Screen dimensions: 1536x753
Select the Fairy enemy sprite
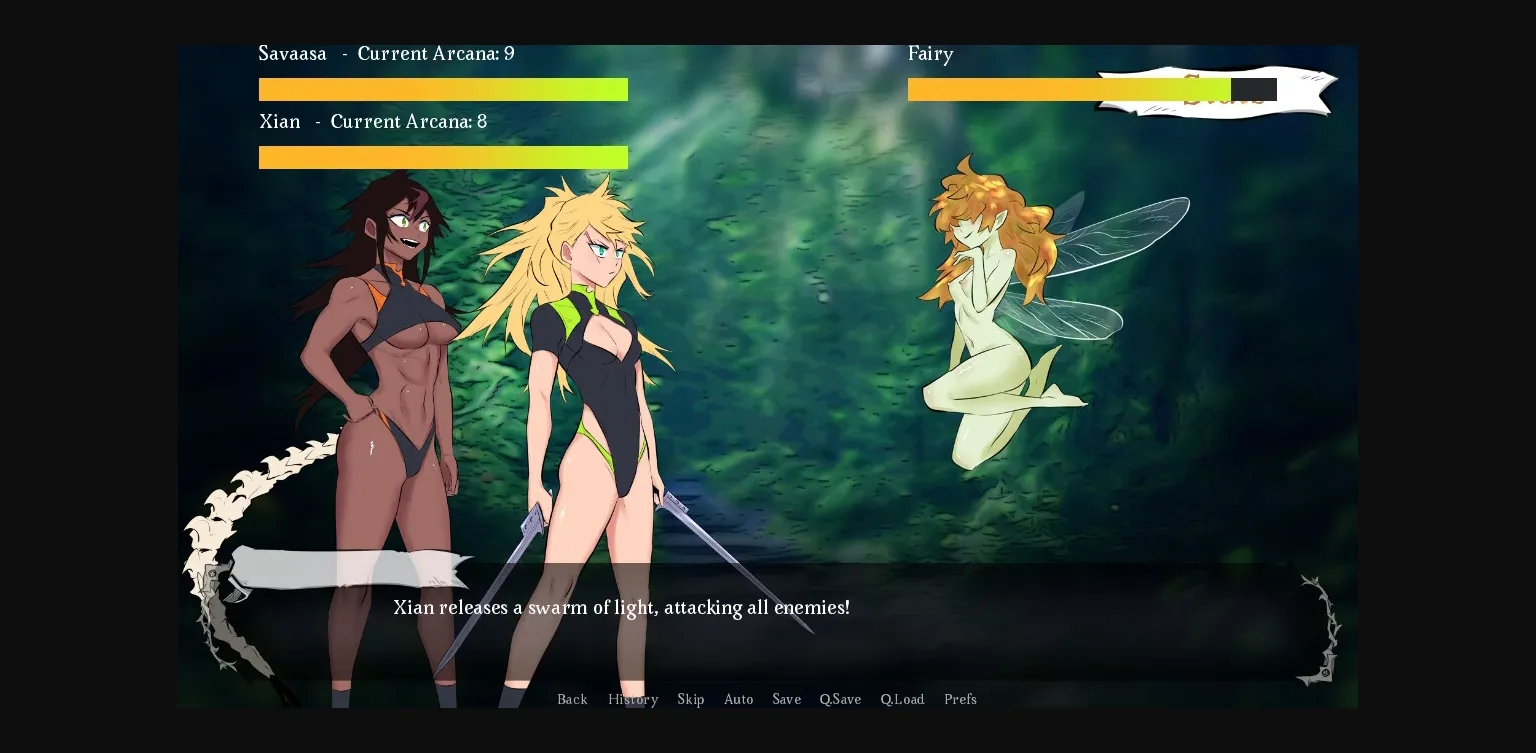[990, 300]
